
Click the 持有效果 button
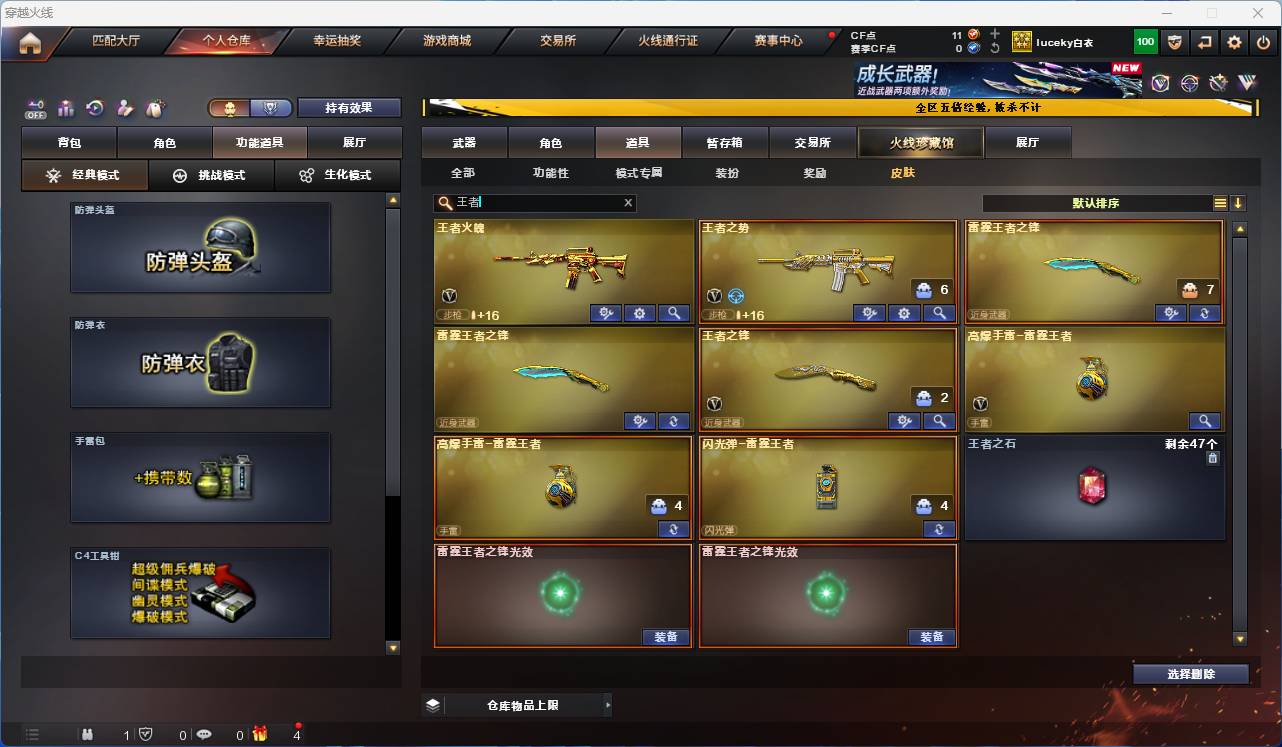(349, 107)
